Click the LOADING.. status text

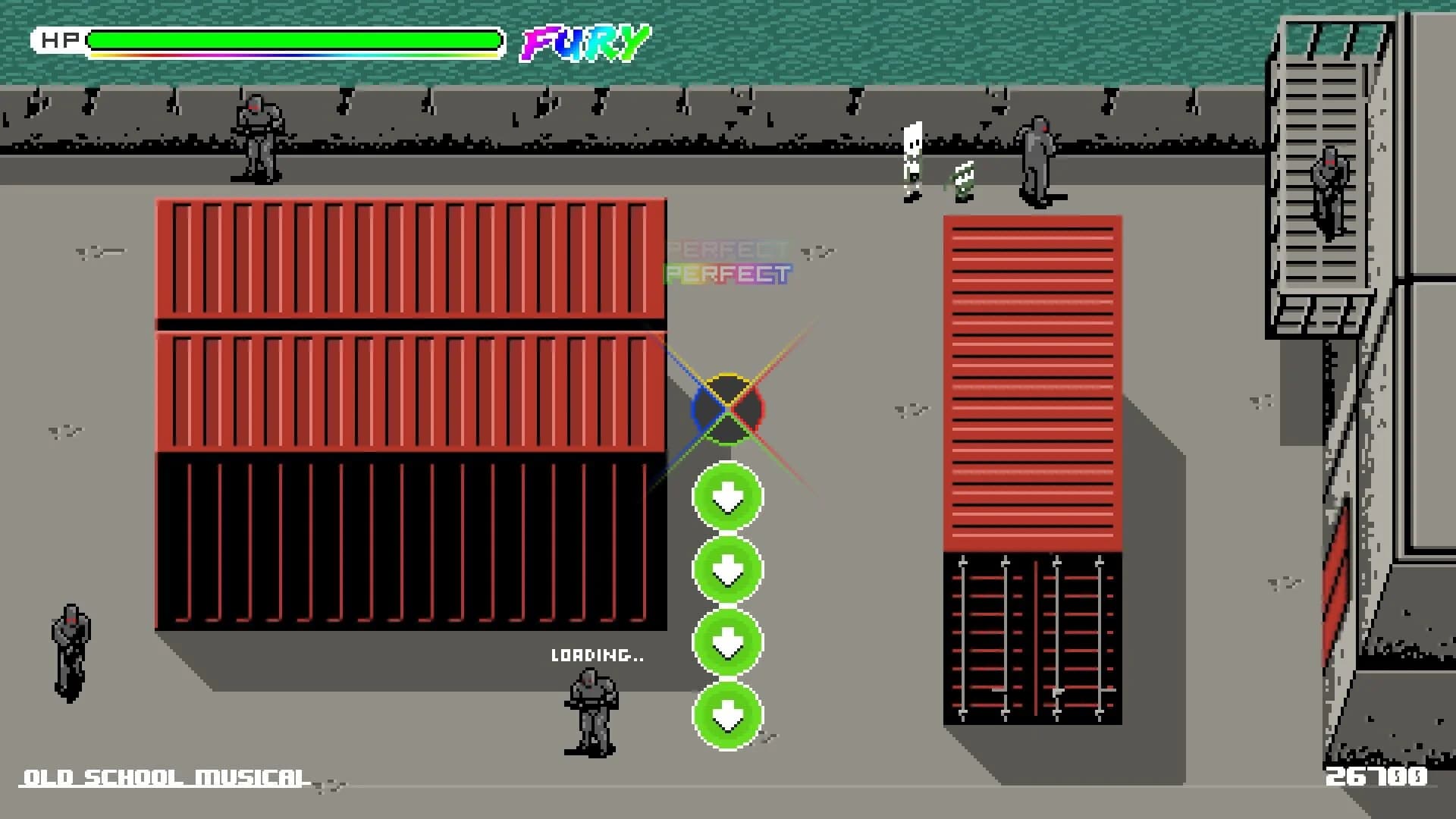[596, 657]
